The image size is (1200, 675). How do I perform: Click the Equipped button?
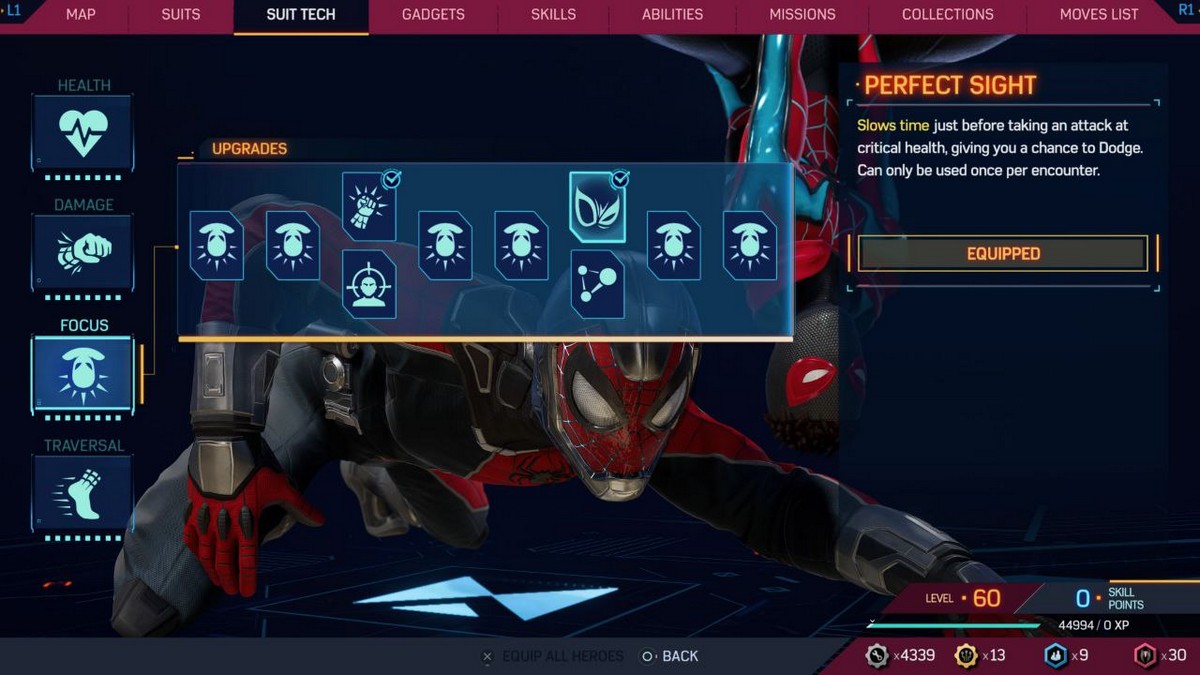(1003, 254)
